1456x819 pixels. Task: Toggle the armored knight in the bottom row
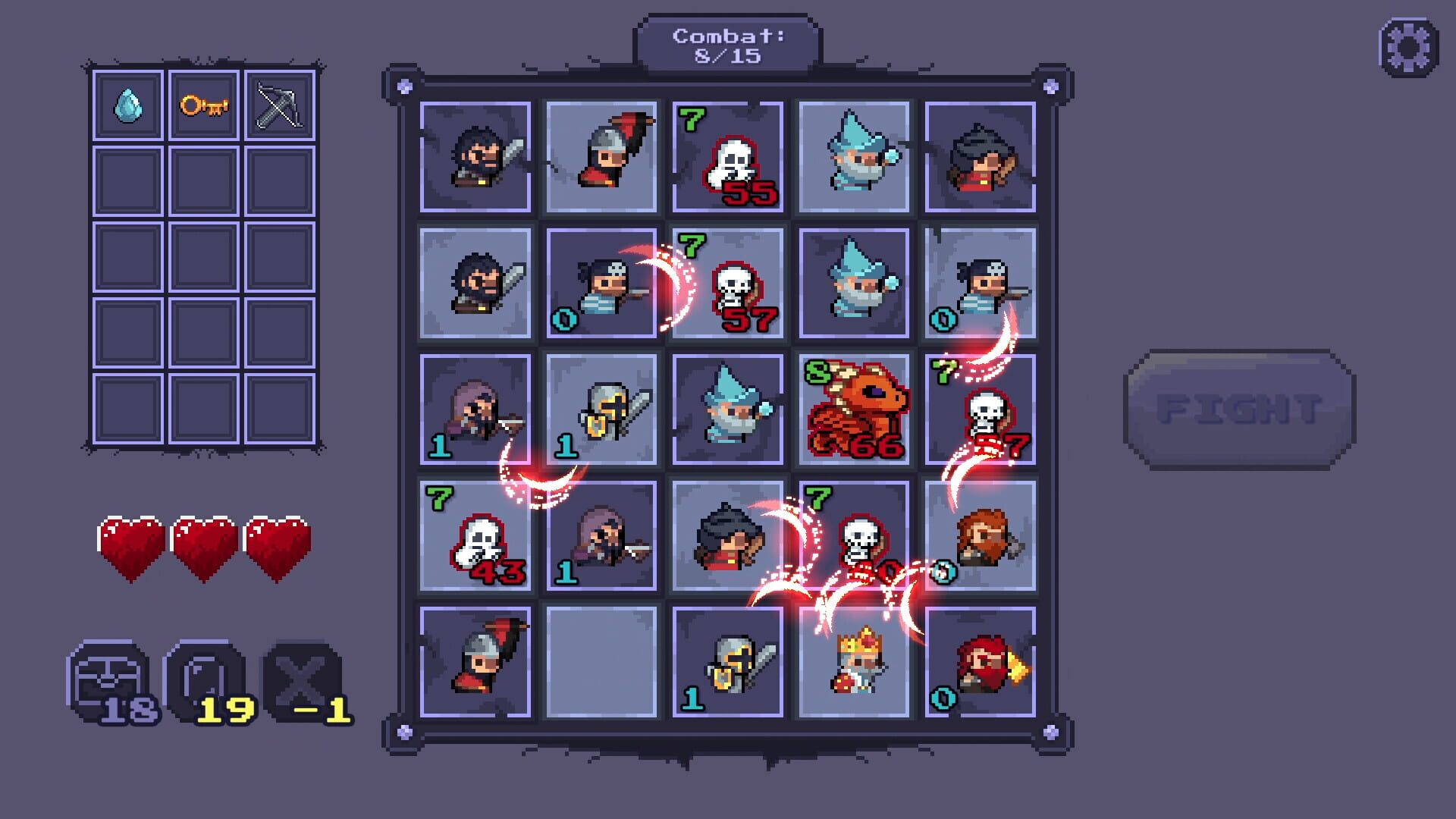point(728,664)
